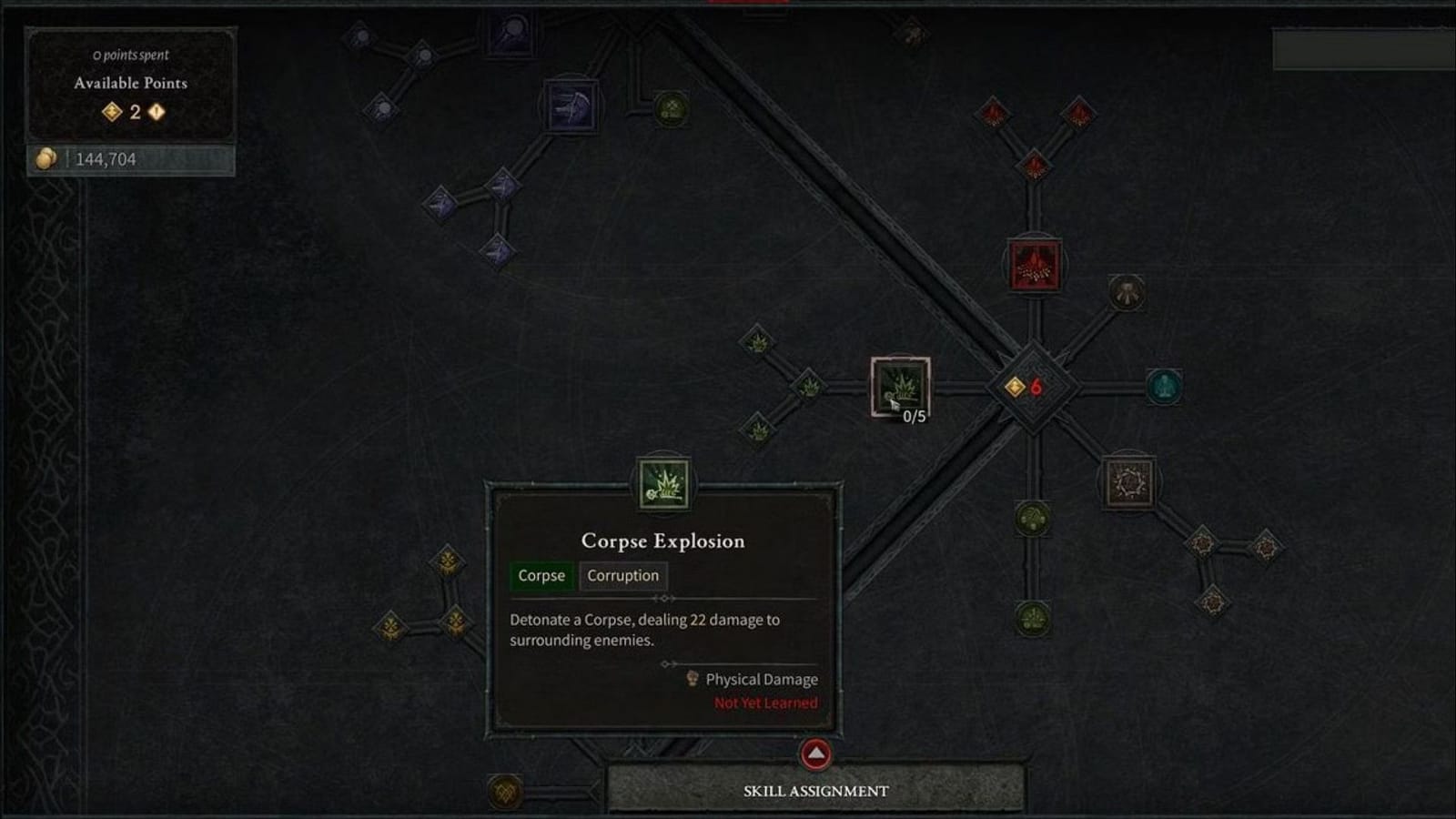Viewport: 1456px width, 819px height.
Task: Expand the Skill Assignment panel with the red arrow
Action: 816,753
